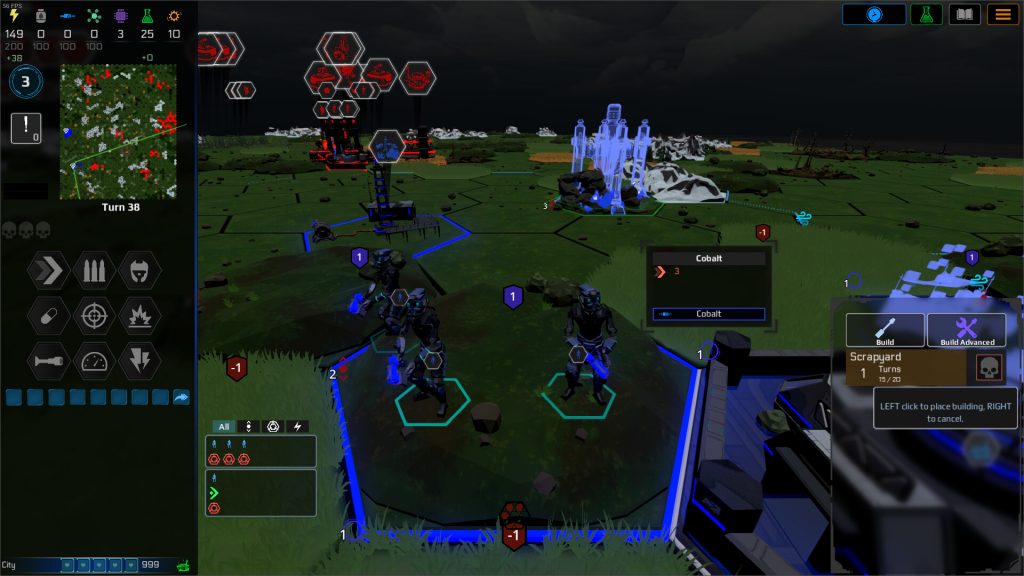The width and height of the screenshot is (1024, 576).
Task: Choose the helmet armor icon
Action: click(140, 269)
